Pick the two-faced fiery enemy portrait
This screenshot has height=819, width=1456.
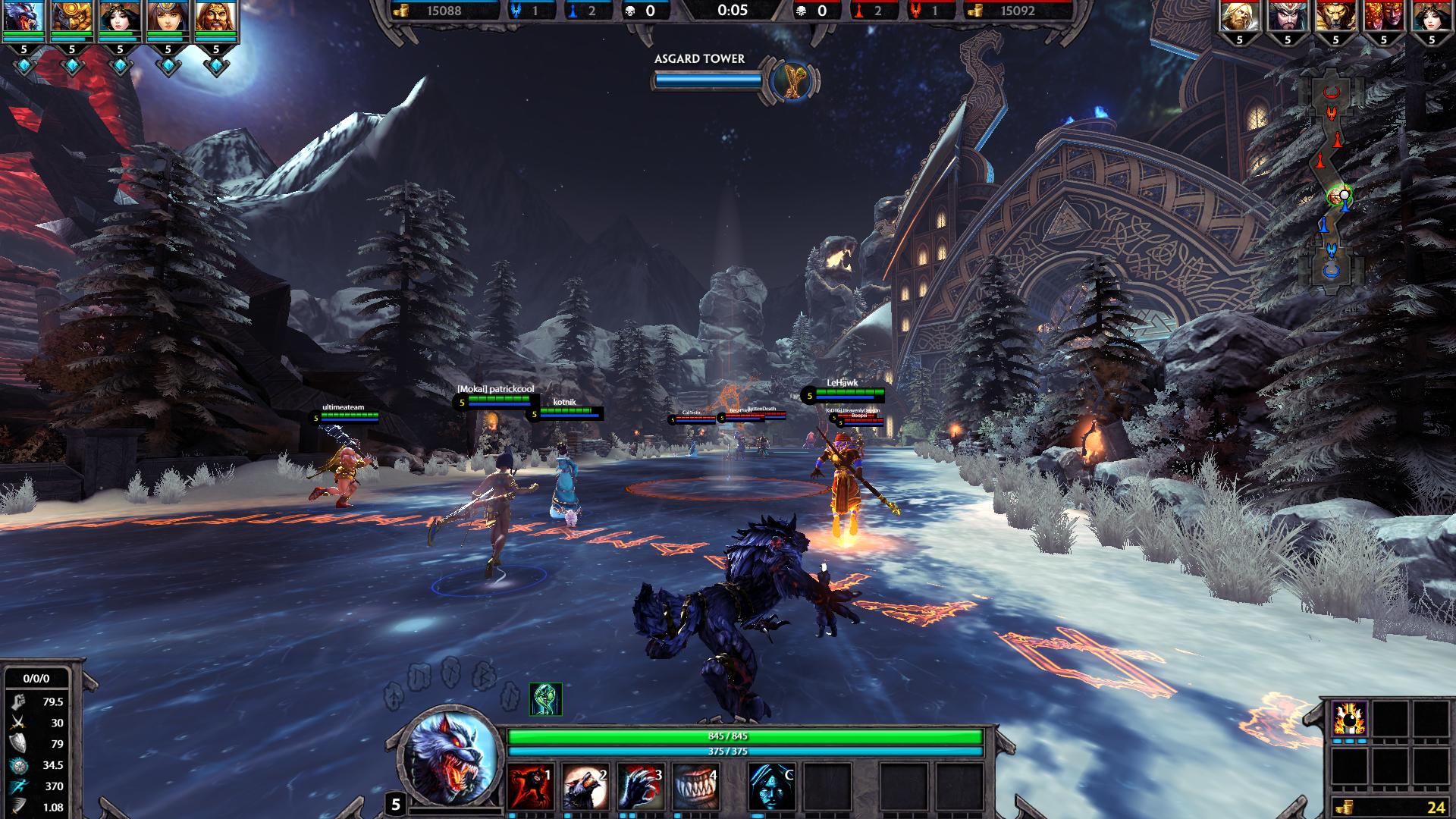point(1383,17)
